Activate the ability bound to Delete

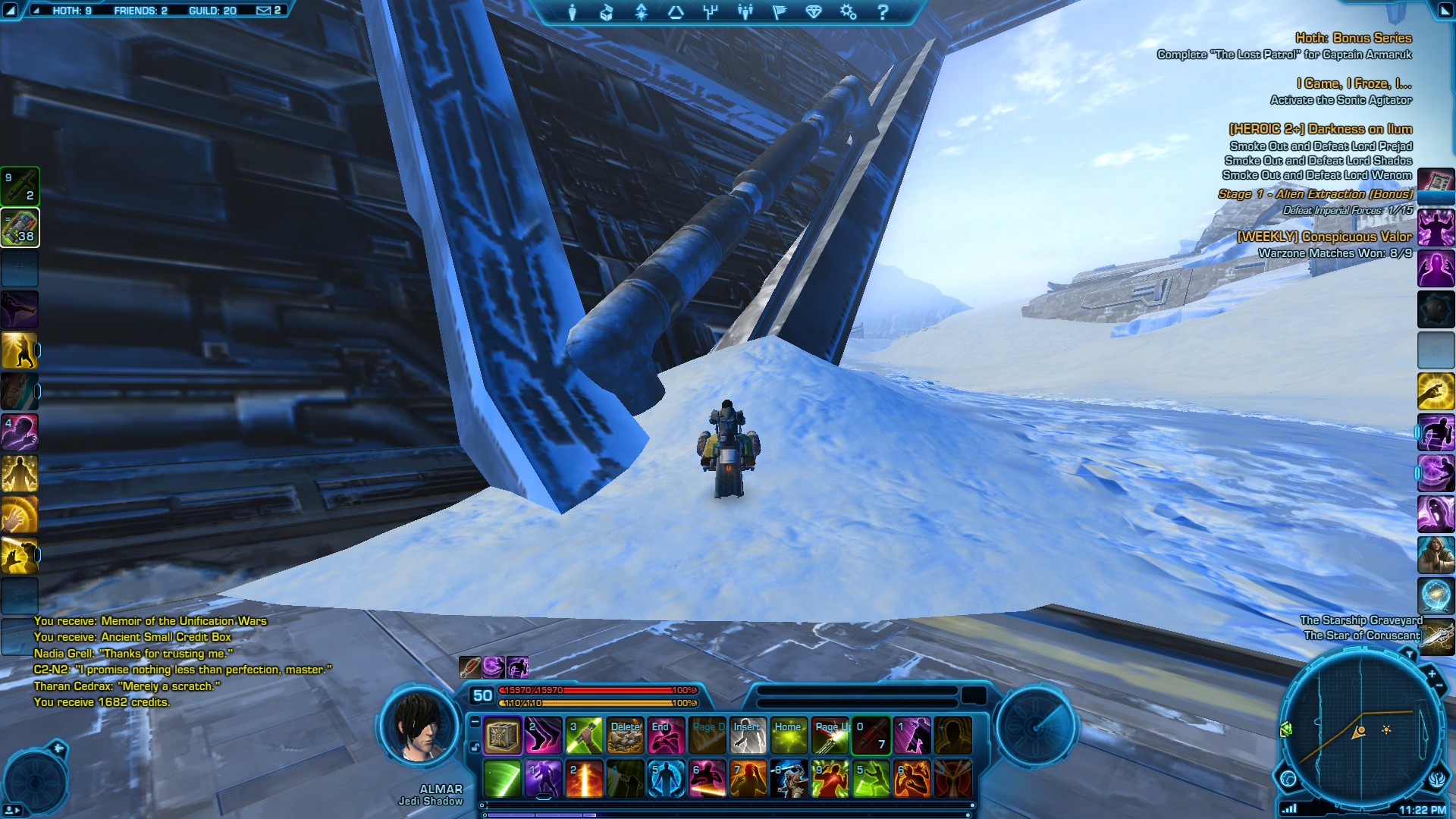pos(625,736)
